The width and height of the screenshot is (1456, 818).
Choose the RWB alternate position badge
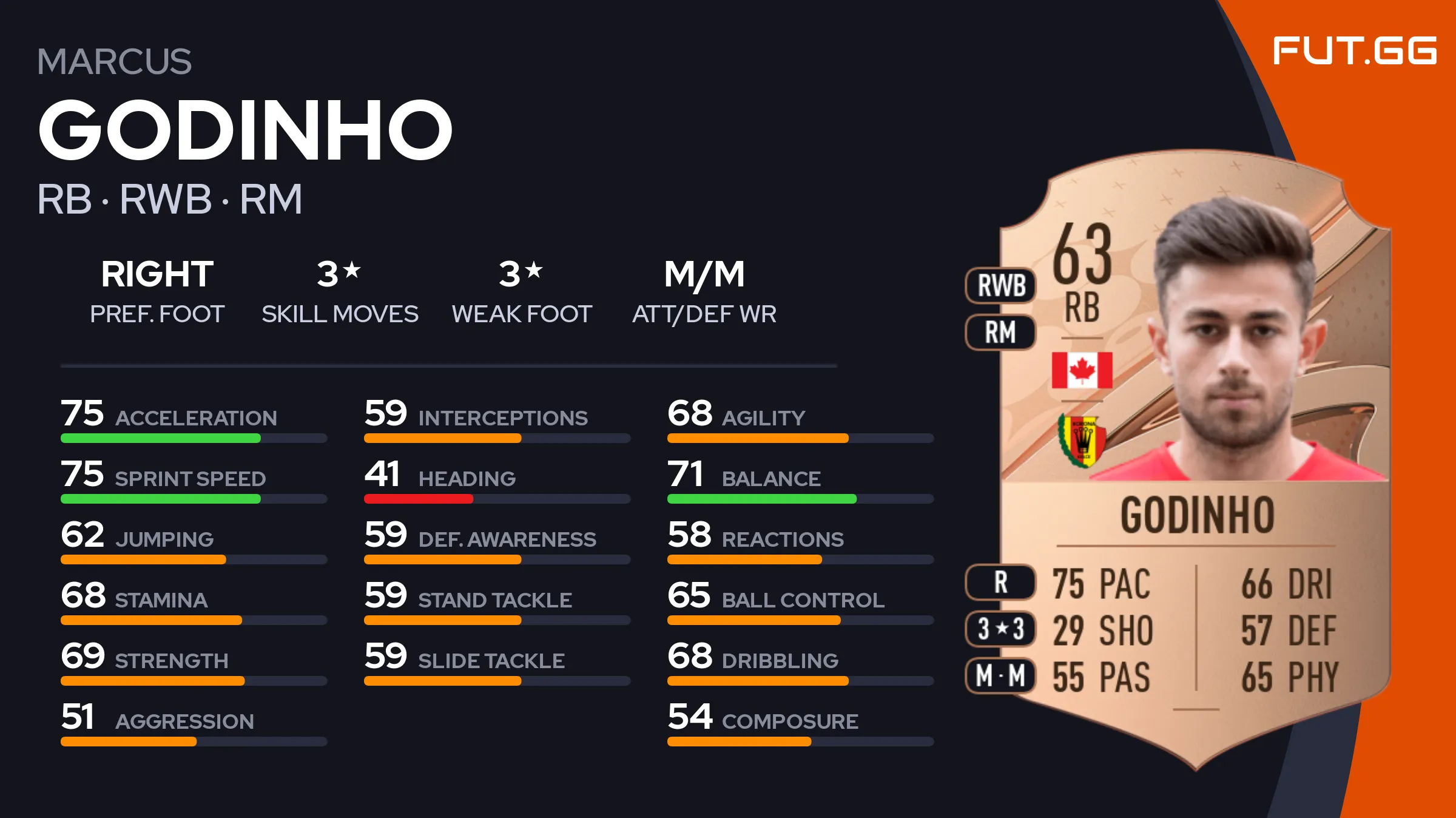tap(1001, 285)
